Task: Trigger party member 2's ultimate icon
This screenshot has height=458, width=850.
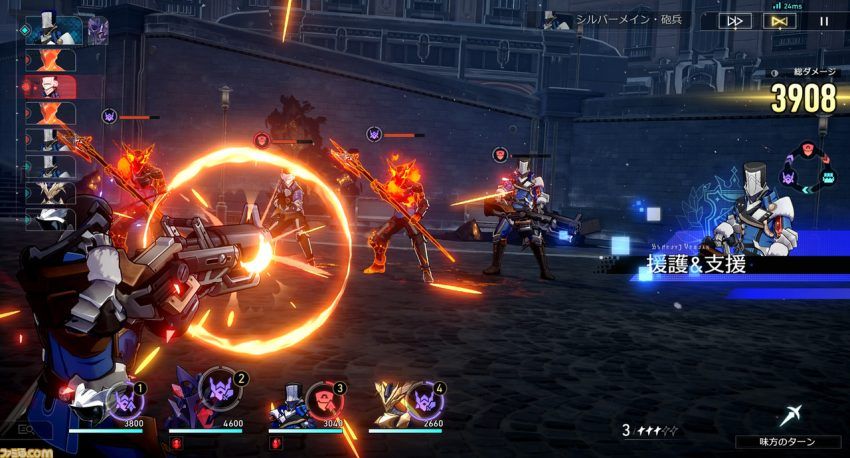Action: pyautogui.click(x=222, y=388)
